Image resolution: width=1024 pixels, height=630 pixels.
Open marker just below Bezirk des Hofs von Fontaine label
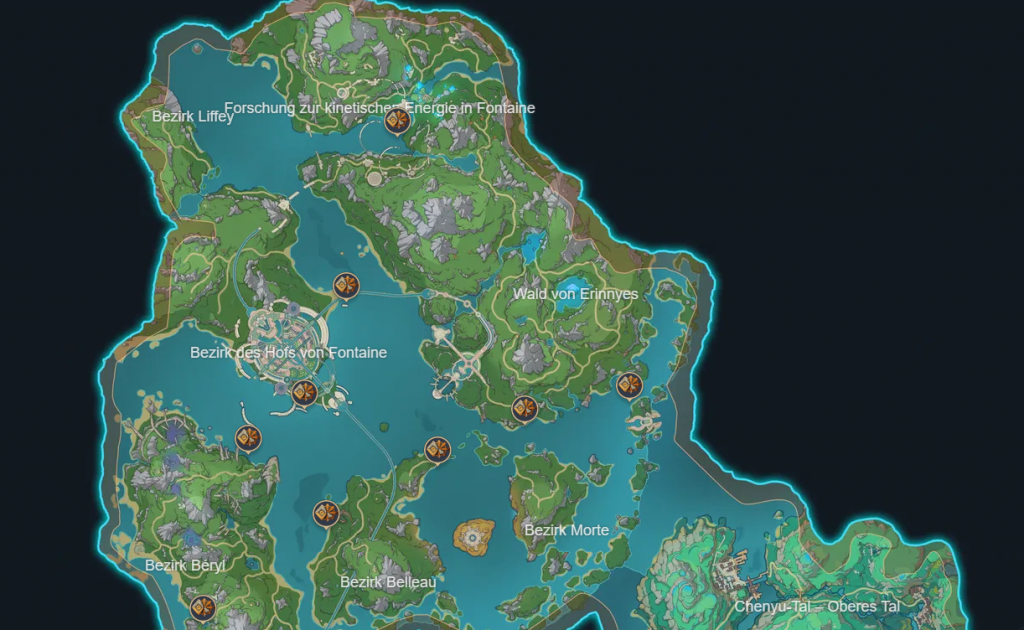click(304, 393)
